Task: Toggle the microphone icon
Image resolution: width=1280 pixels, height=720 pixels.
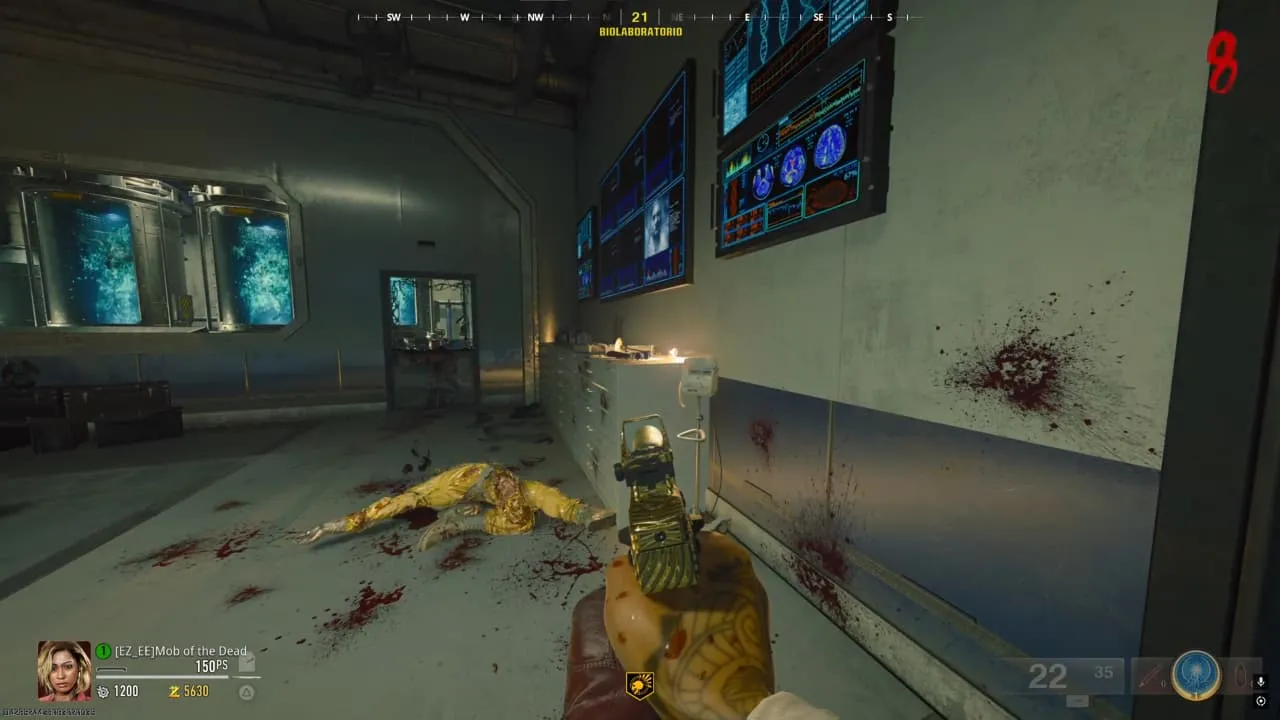Action: 1261,683
